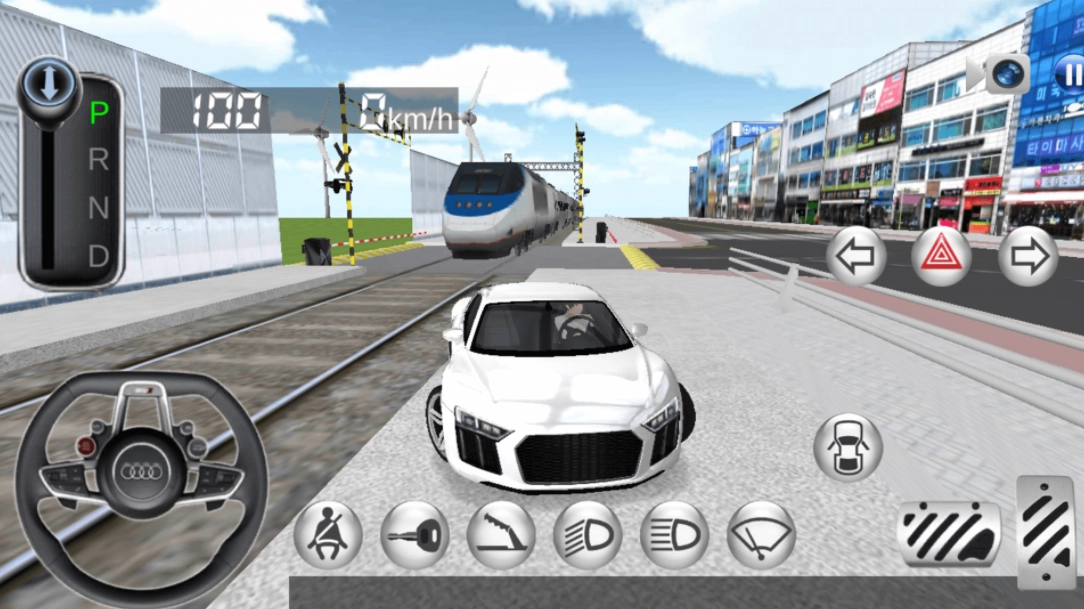Select N on the gear shifter

(98, 209)
